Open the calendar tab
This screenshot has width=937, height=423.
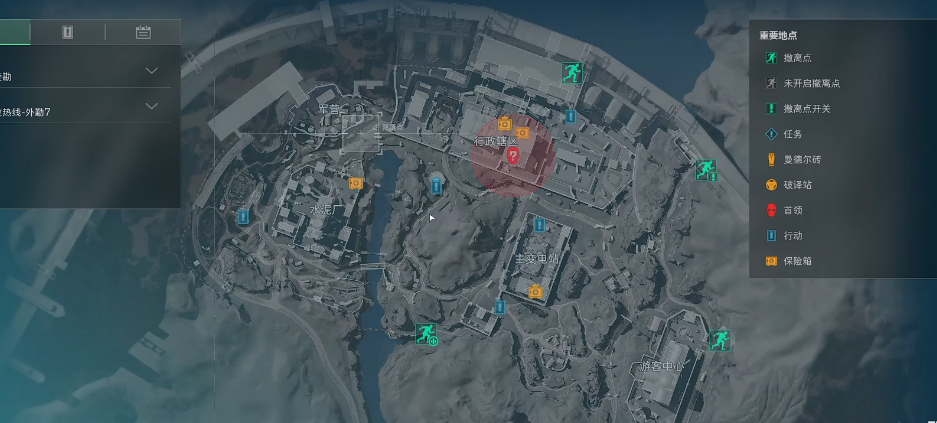point(143,32)
